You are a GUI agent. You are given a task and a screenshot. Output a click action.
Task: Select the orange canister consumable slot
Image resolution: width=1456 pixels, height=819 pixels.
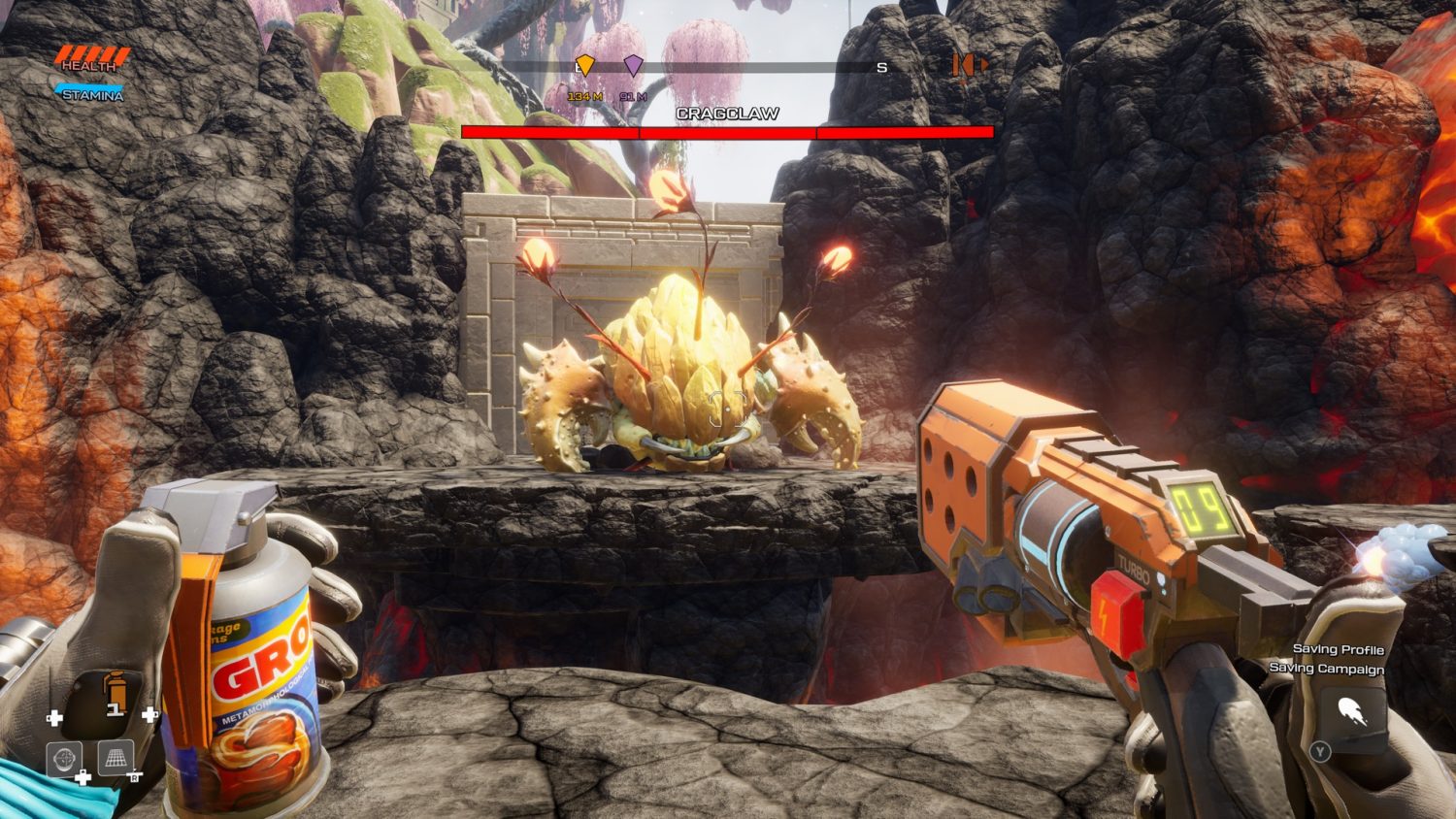(x=116, y=693)
